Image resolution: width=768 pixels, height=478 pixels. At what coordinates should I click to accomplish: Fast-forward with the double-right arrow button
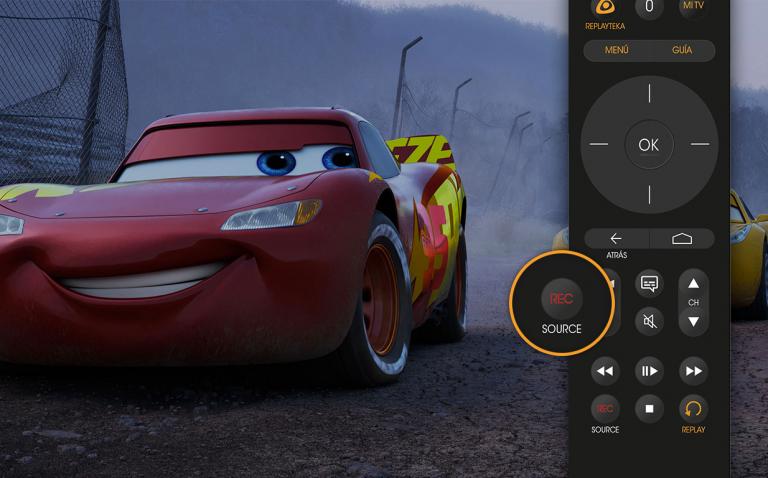click(x=693, y=371)
